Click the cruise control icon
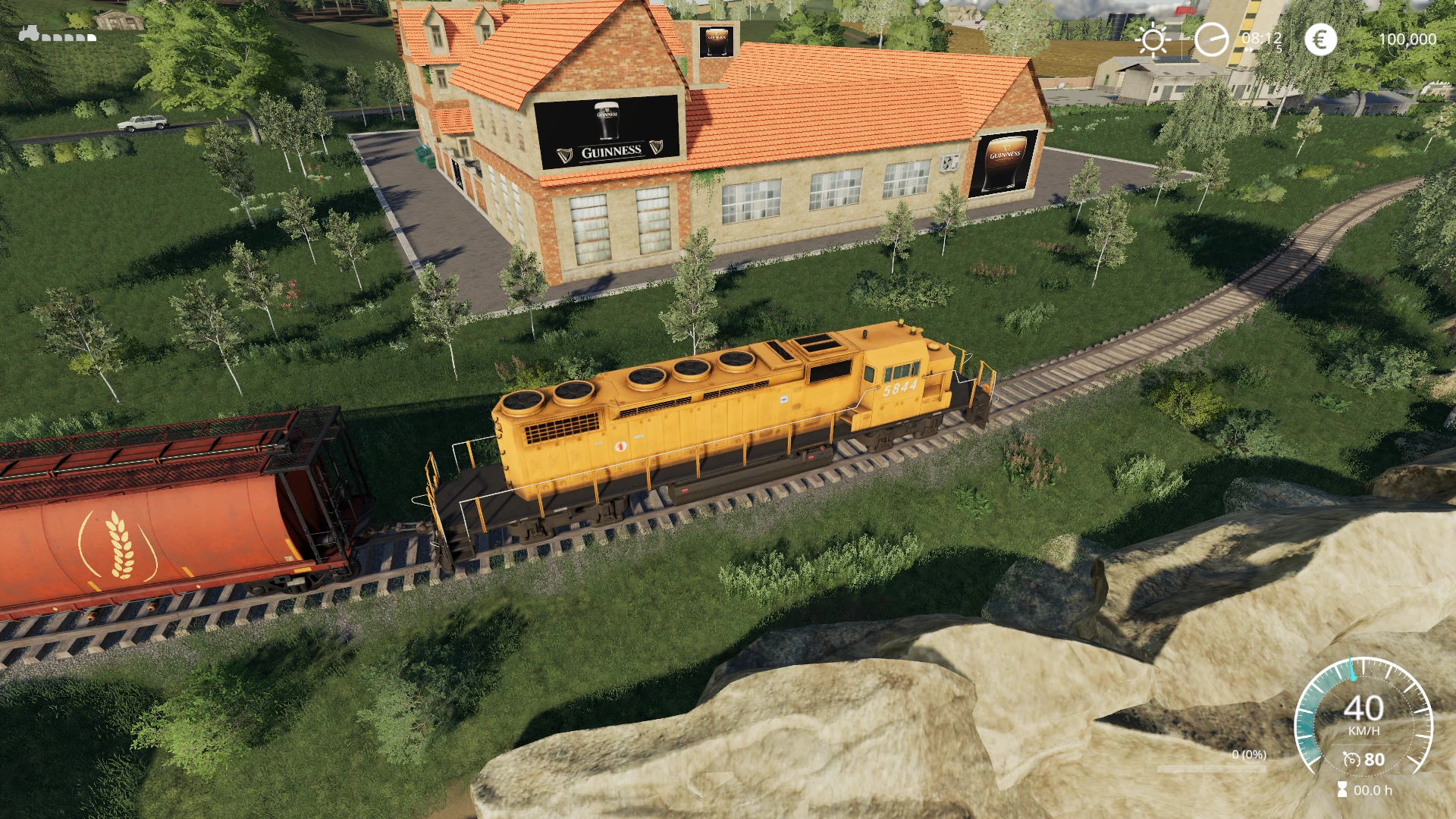 [x=1351, y=760]
